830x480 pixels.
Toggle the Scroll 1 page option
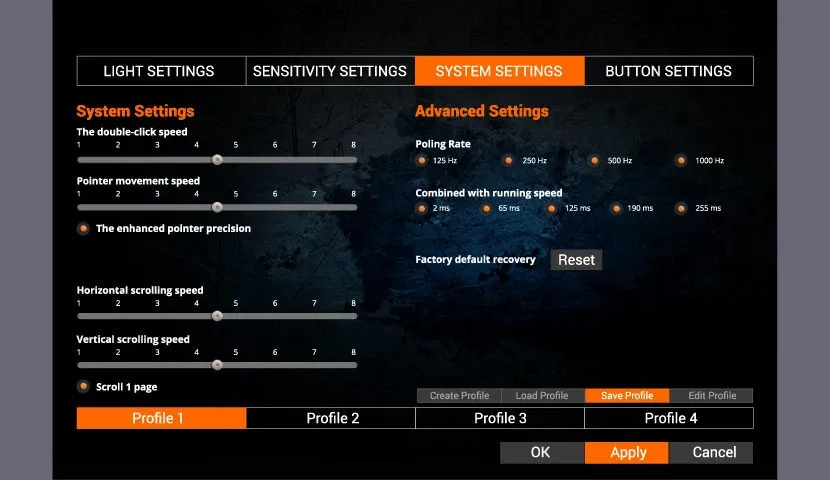(x=83, y=386)
